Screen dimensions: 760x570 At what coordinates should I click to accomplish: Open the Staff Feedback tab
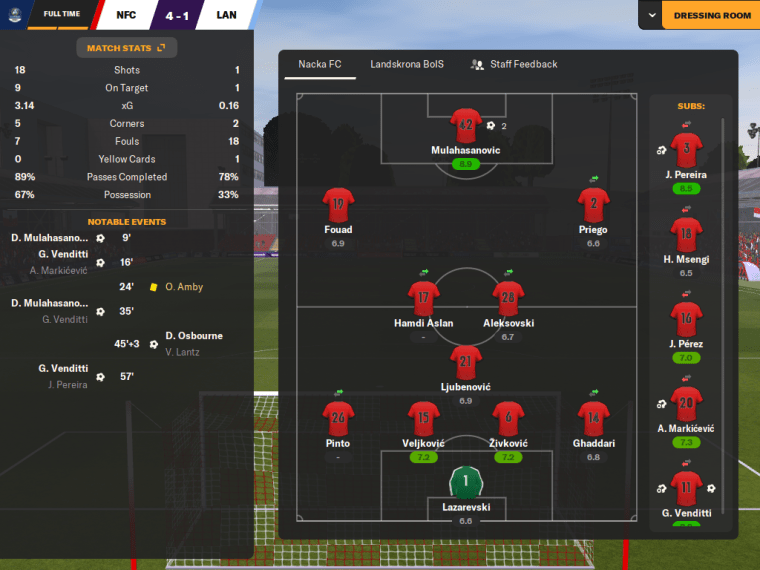pos(513,64)
